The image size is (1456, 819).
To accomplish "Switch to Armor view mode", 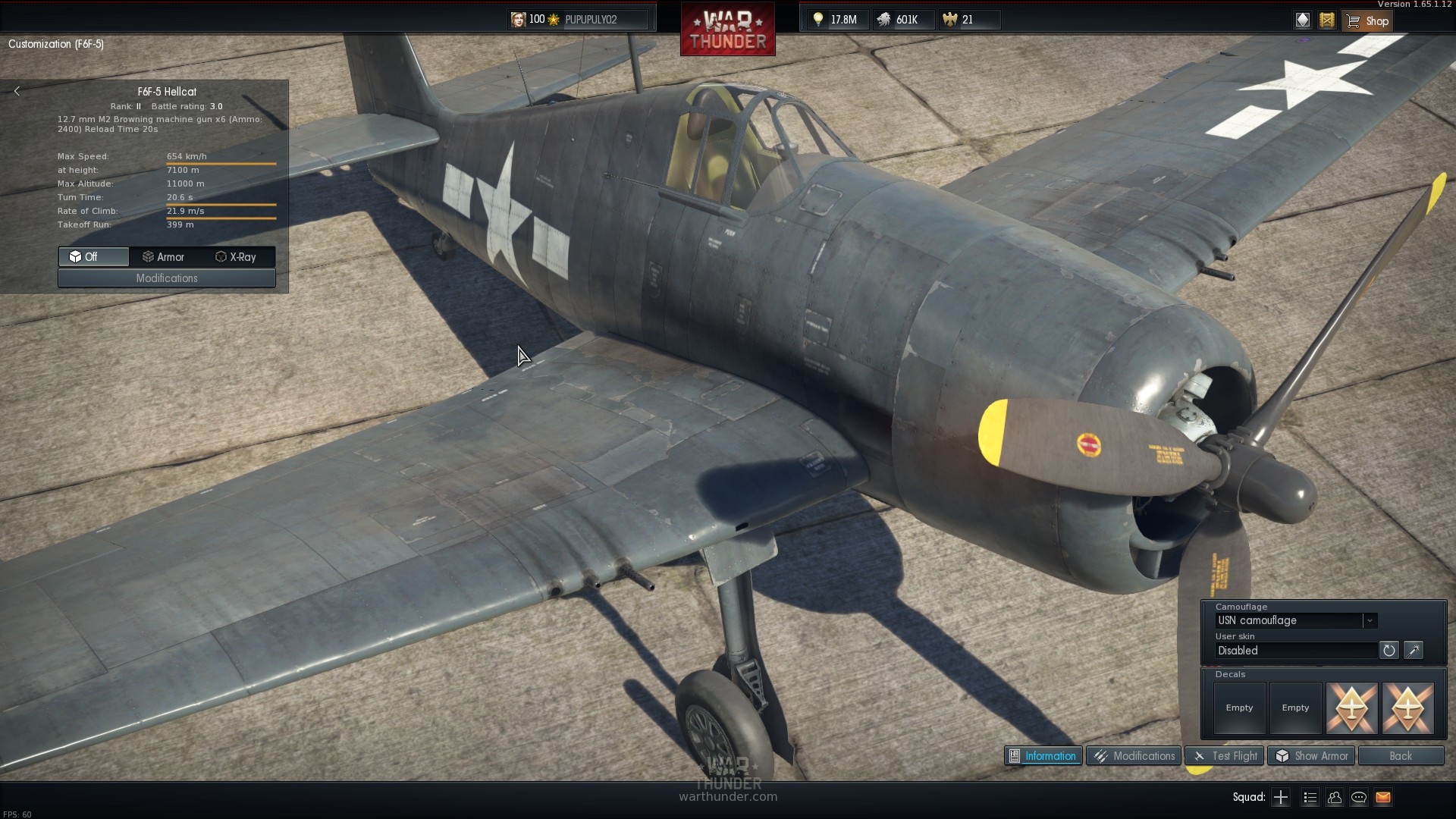I will coord(164,257).
